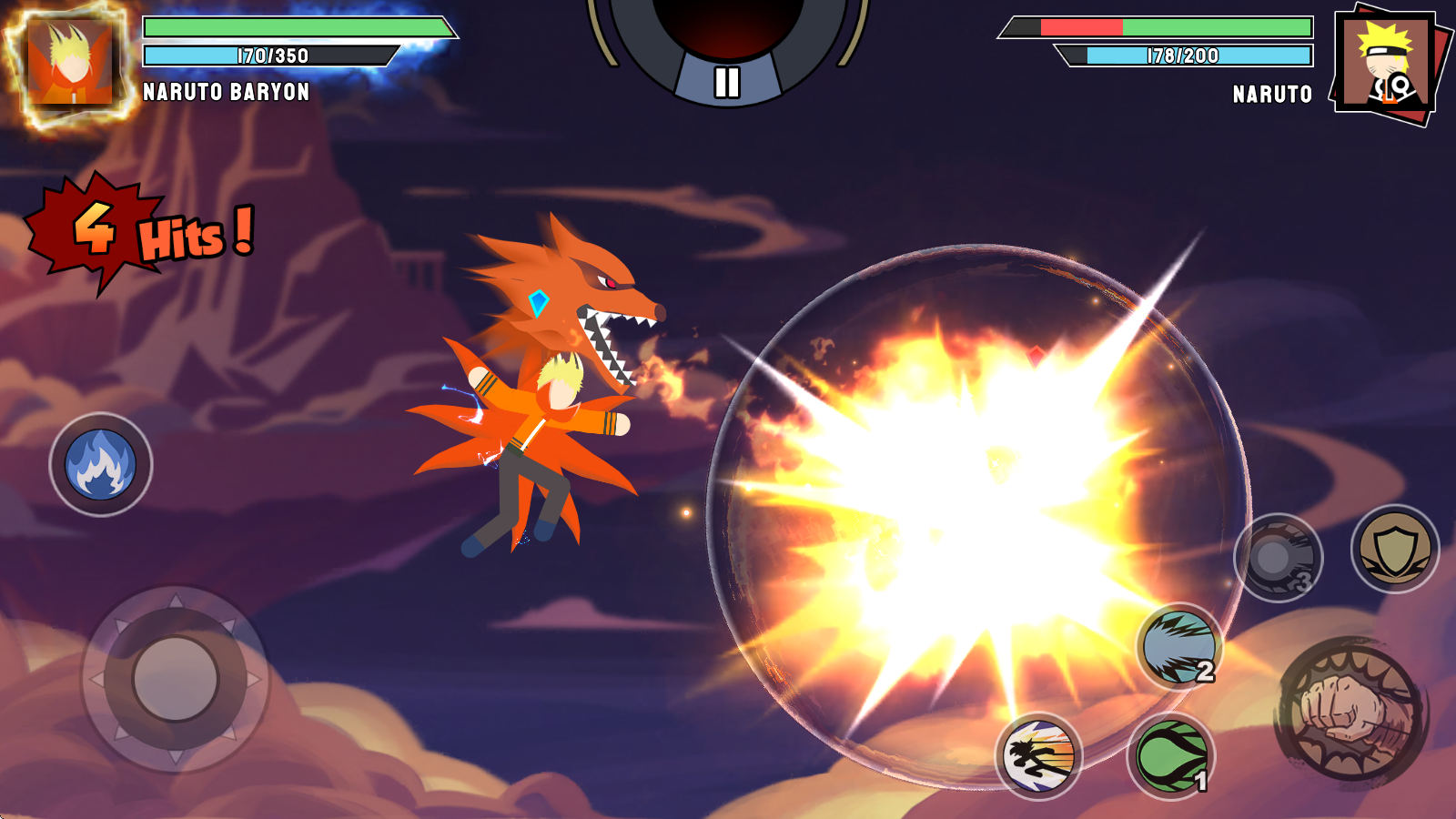
Task: Select the enemy Naruto portrait
Action: pos(1387,66)
